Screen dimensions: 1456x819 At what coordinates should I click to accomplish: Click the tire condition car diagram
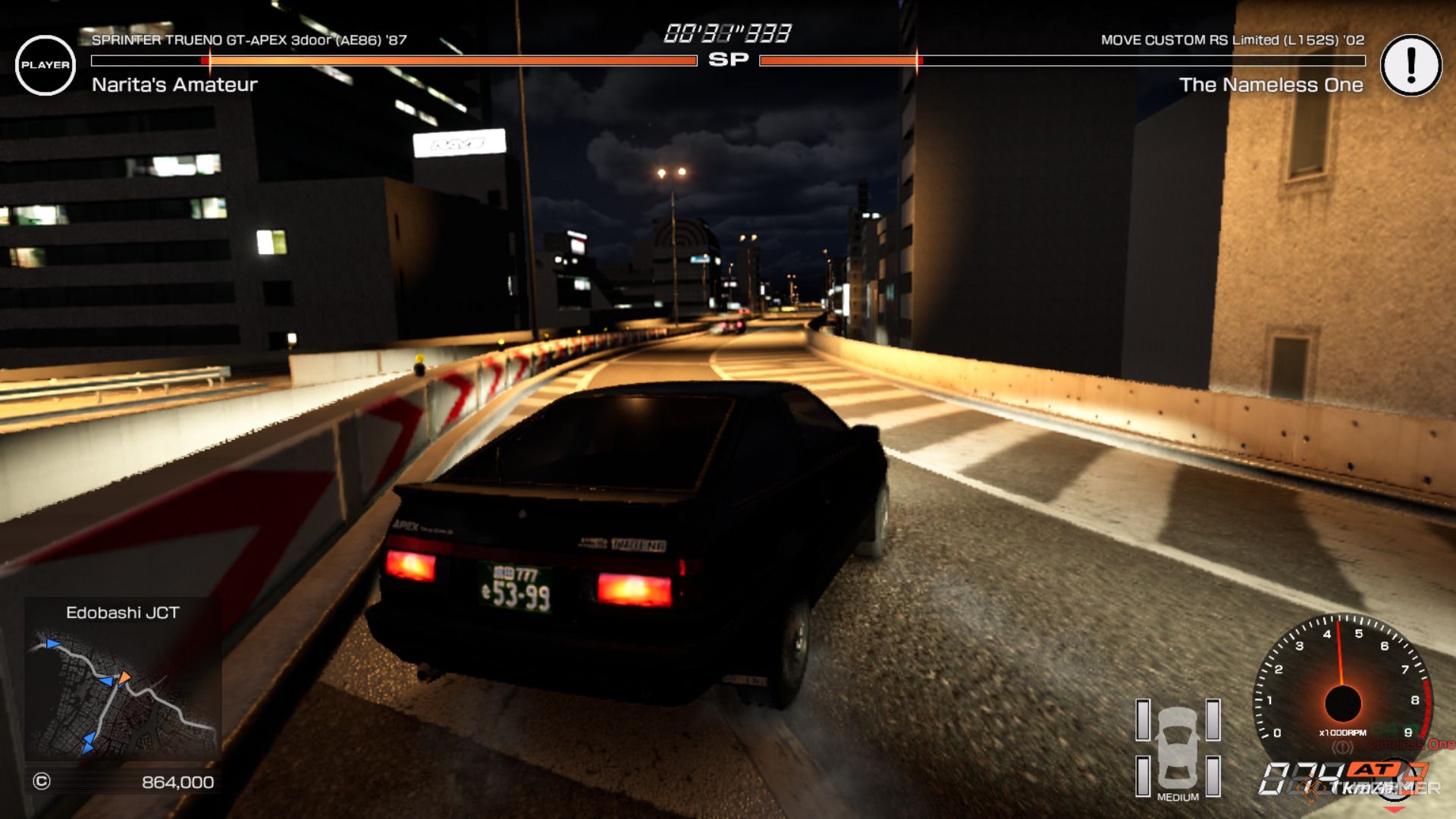tap(1178, 748)
